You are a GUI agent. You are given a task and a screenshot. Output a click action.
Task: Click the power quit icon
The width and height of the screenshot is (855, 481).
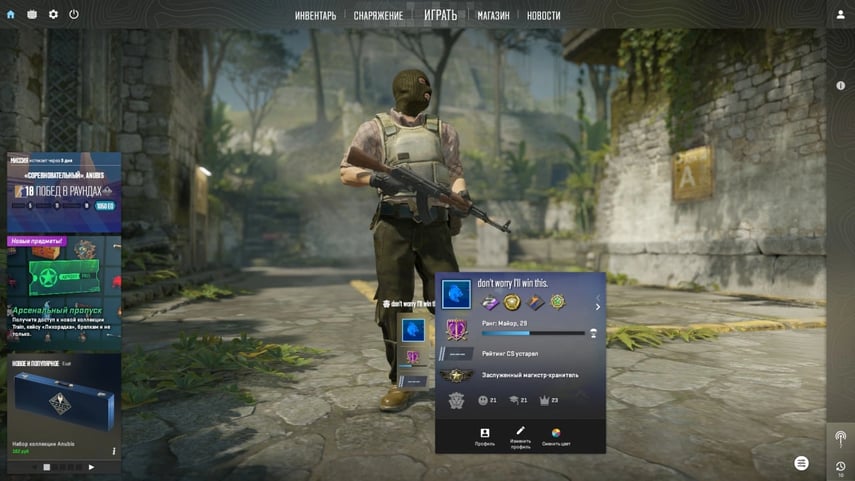pyautogui.click(x=74, y=14)
